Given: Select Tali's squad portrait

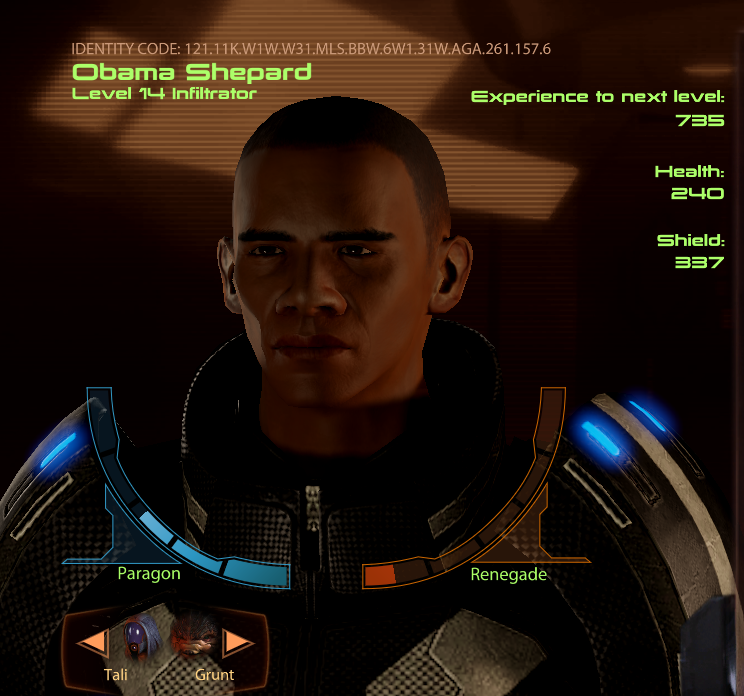Looking at the screenshot, I should (138, 637).
